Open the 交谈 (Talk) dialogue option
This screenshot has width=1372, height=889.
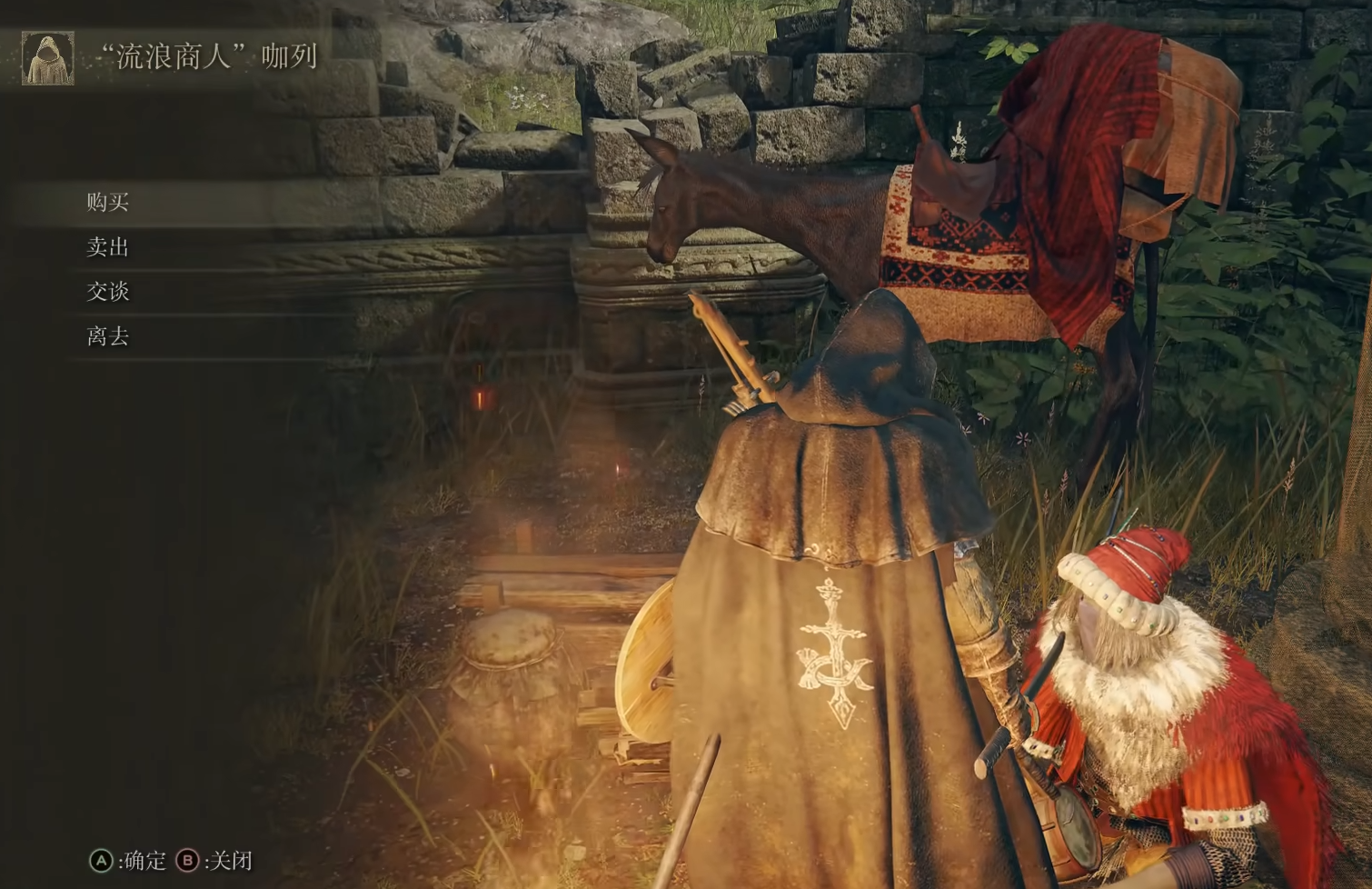[x=108, y=292]
